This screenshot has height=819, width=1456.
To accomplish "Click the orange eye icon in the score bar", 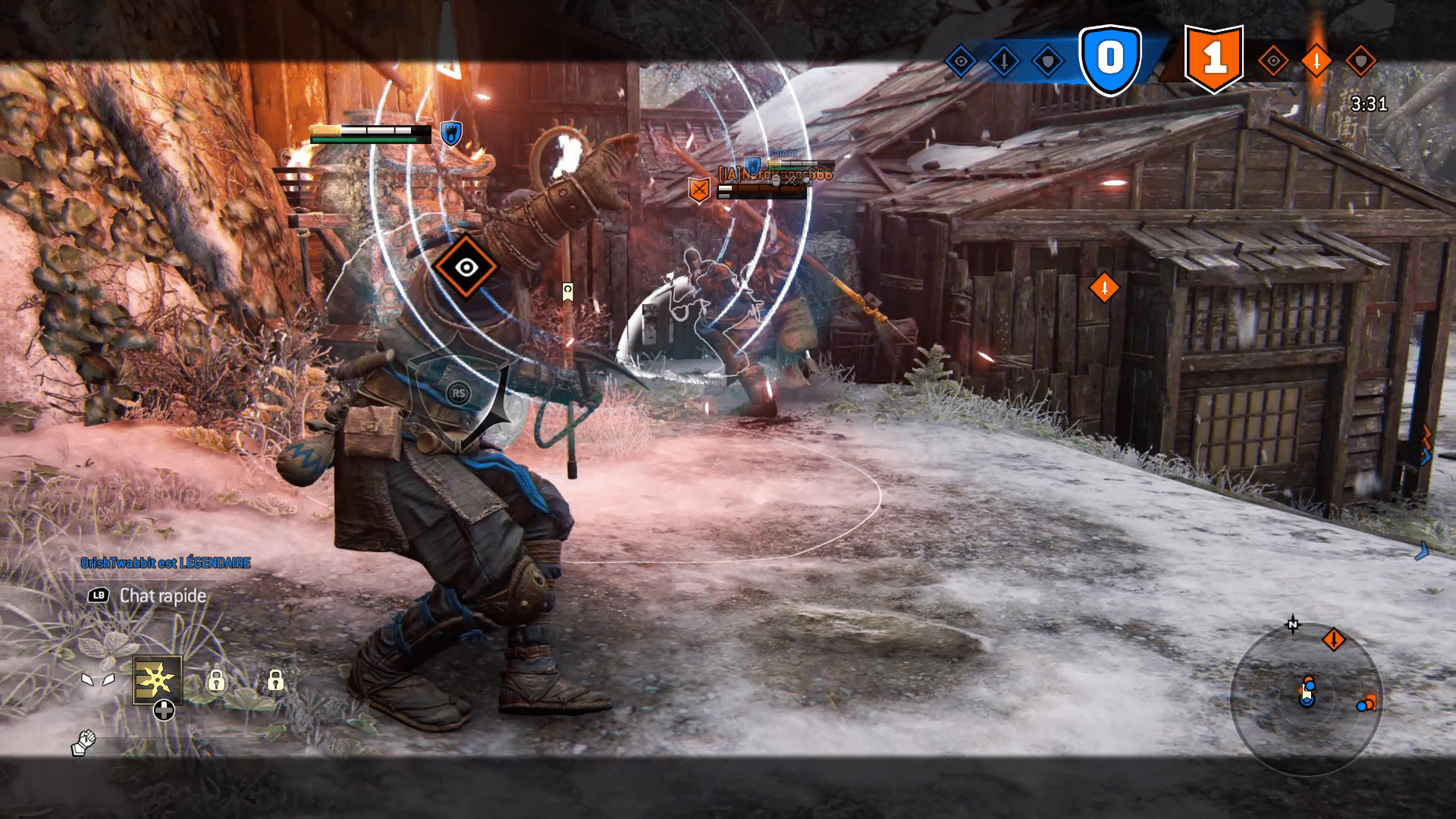I will (1273, 61).
